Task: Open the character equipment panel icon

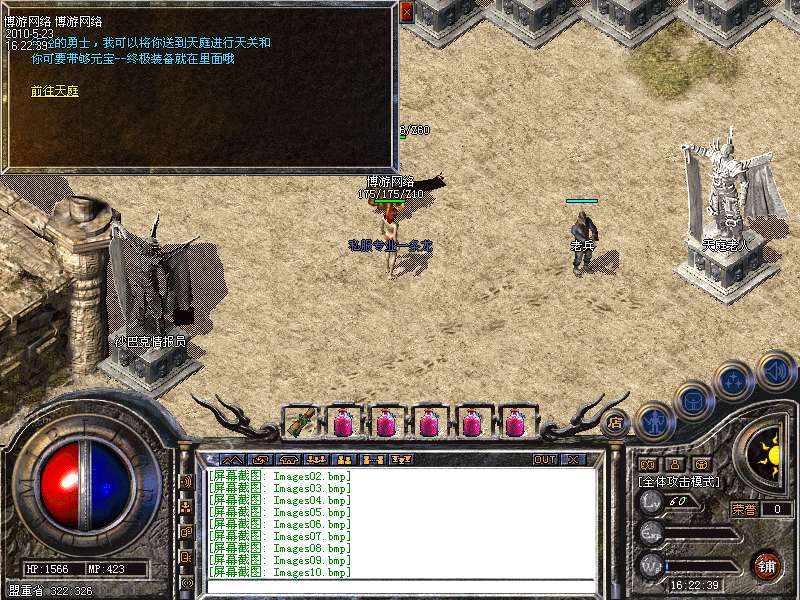Action: pos(653,421)
